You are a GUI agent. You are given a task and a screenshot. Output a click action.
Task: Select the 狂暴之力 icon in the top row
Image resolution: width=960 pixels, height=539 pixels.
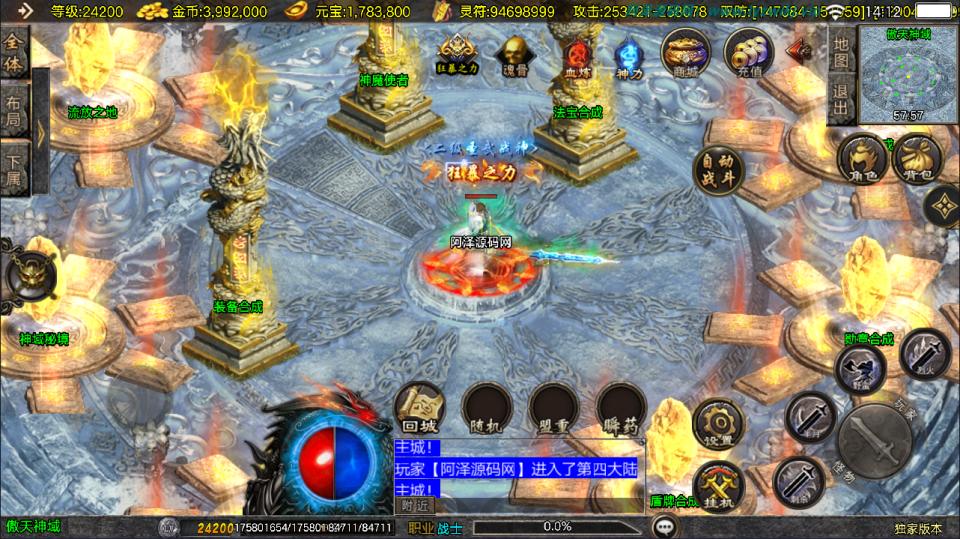[457, 54]
